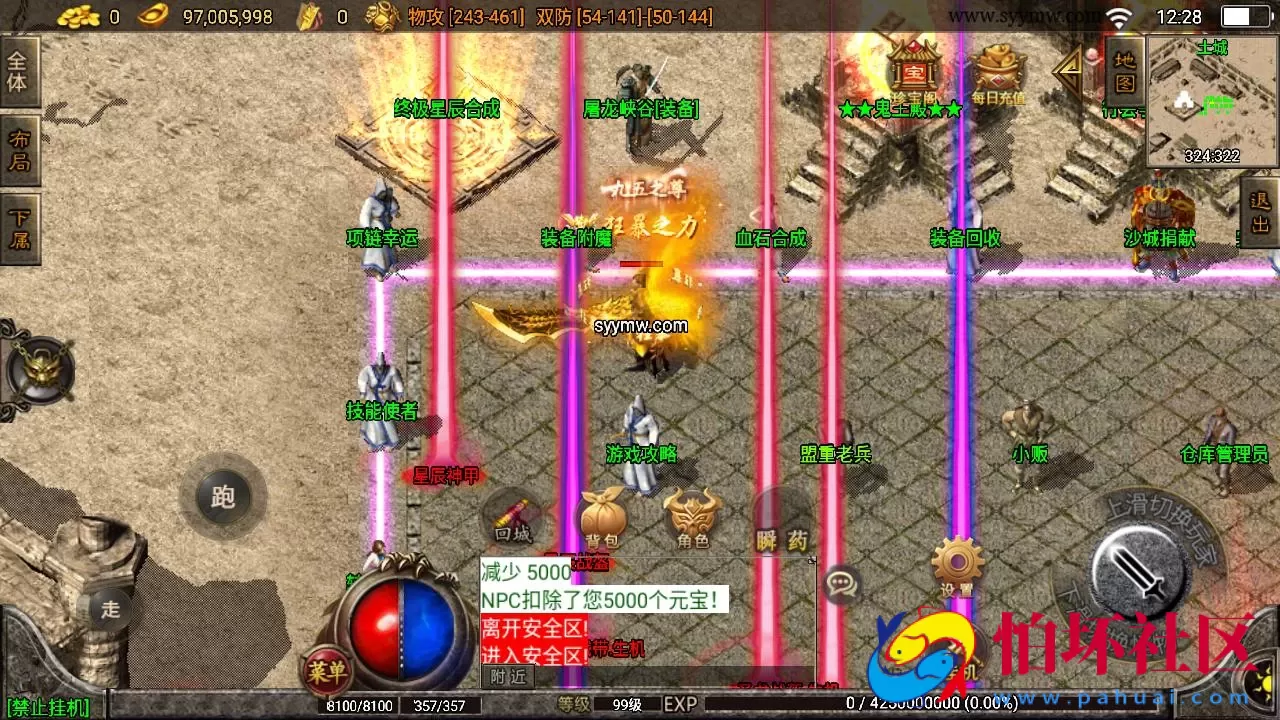Viewport: 1280px width, 720px height.
Task: Open the 附近 chat channel selector
Action: 507,676
